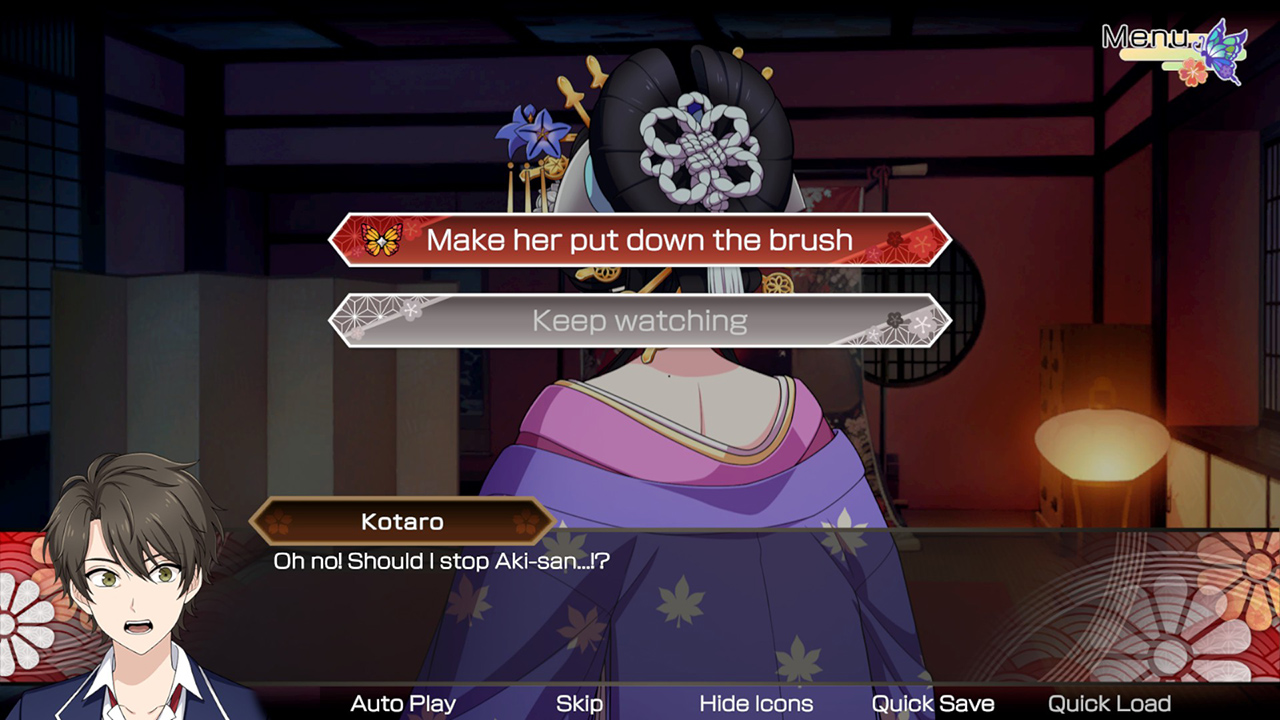1280x720 pixels.
Task: Quick Load the last save
Action: pos(1109,703)
